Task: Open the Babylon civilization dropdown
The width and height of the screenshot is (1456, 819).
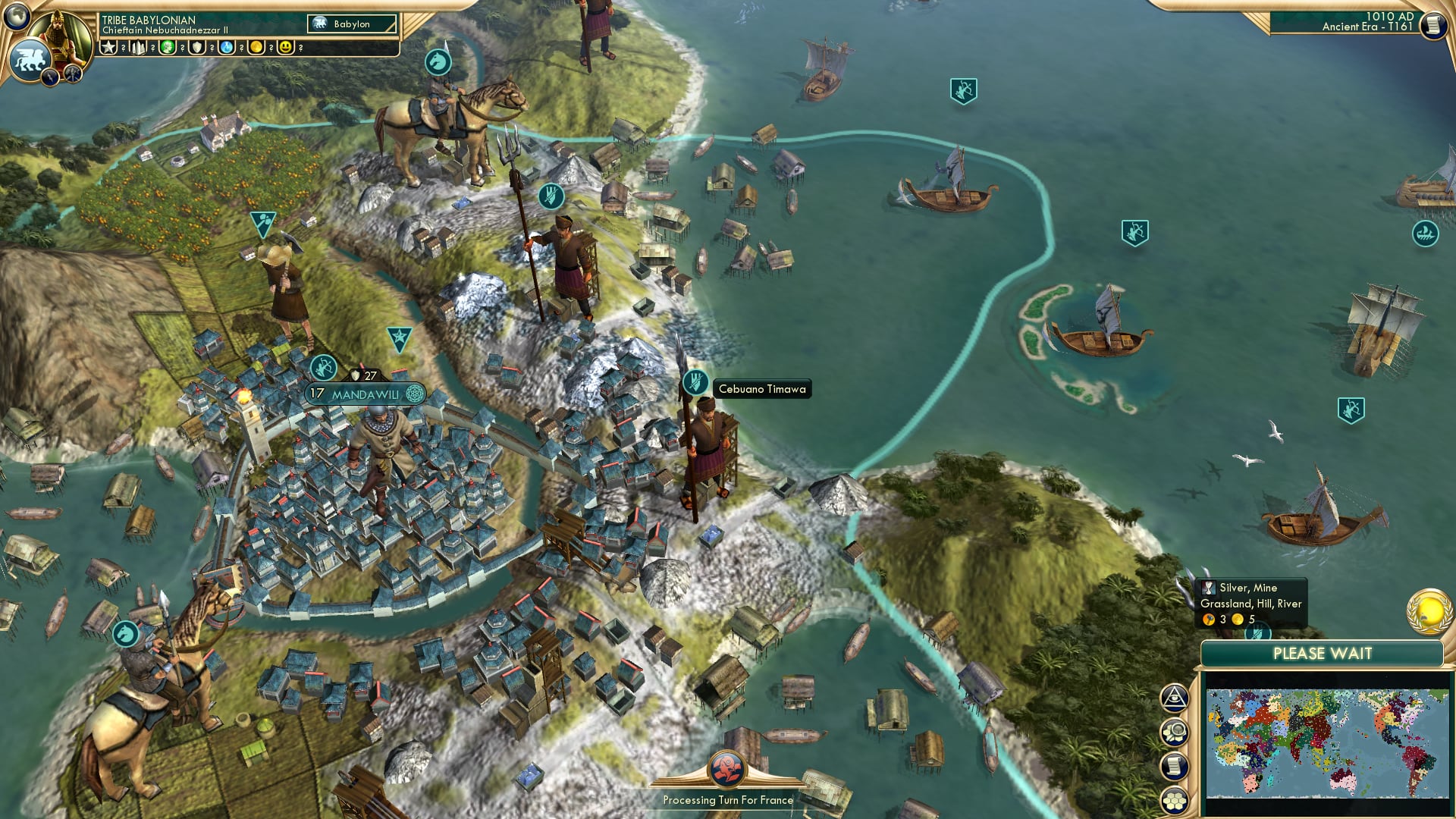Action: [x=352, y=24]
